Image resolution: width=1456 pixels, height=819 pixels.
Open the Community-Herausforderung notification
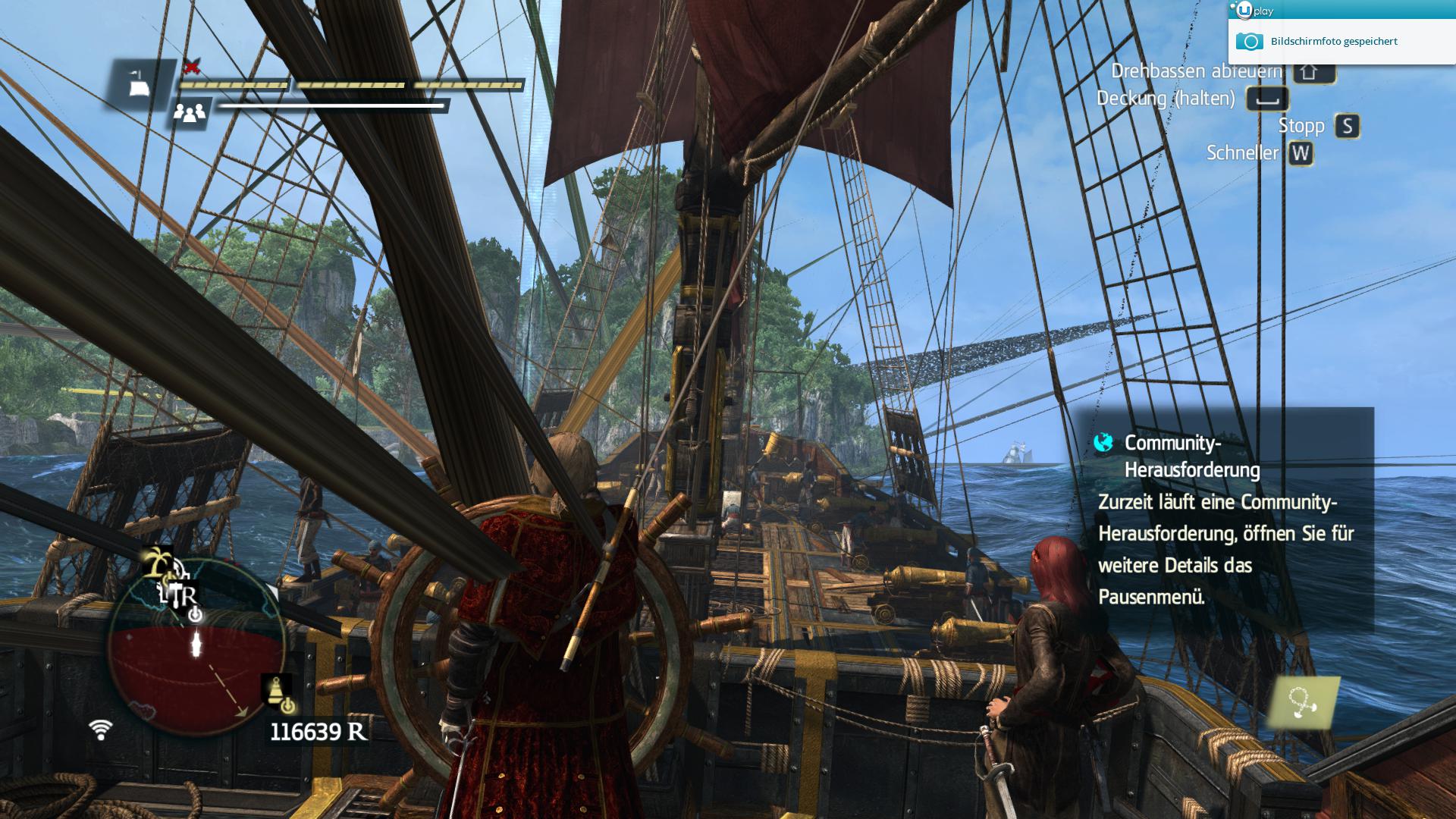[x=1222, y=519]
